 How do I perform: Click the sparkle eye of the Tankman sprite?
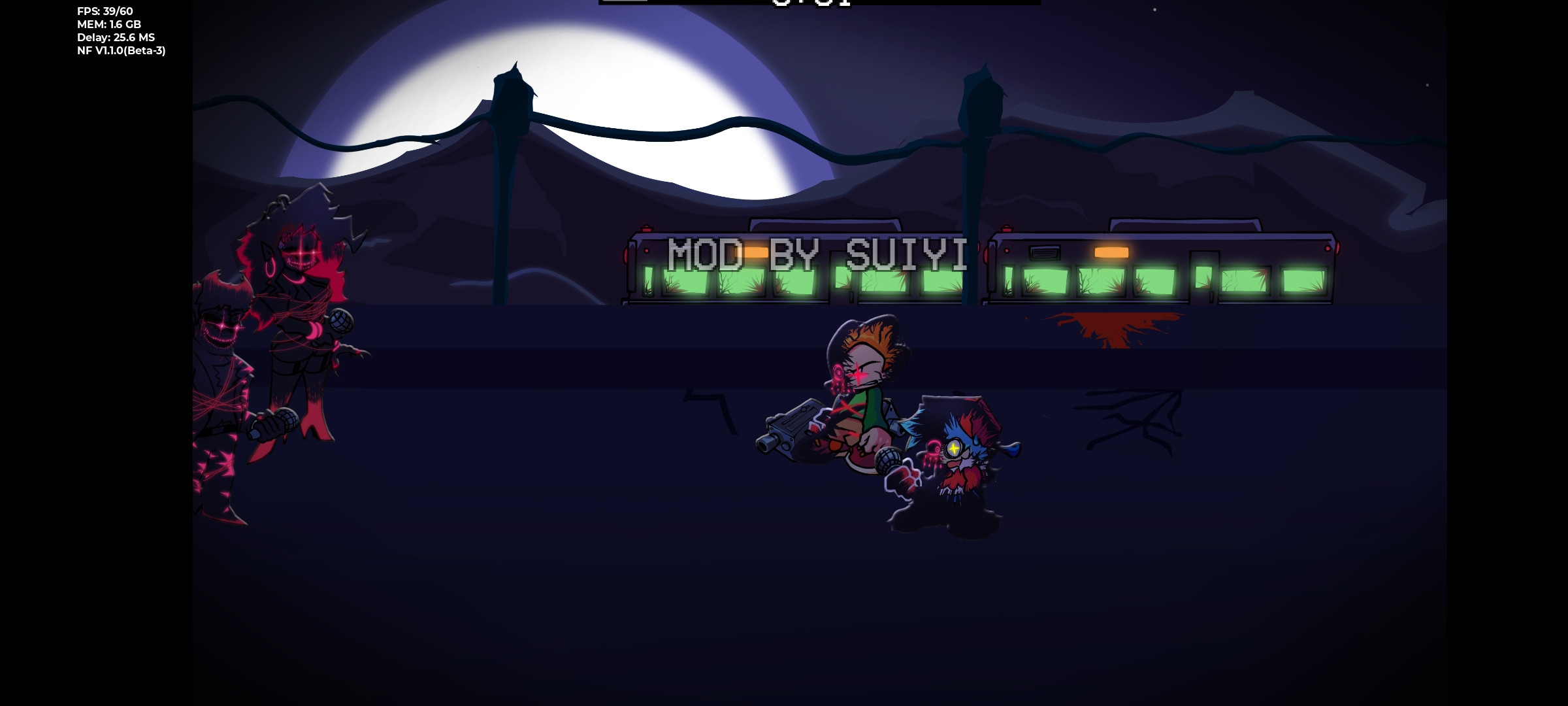pos(955,448)
